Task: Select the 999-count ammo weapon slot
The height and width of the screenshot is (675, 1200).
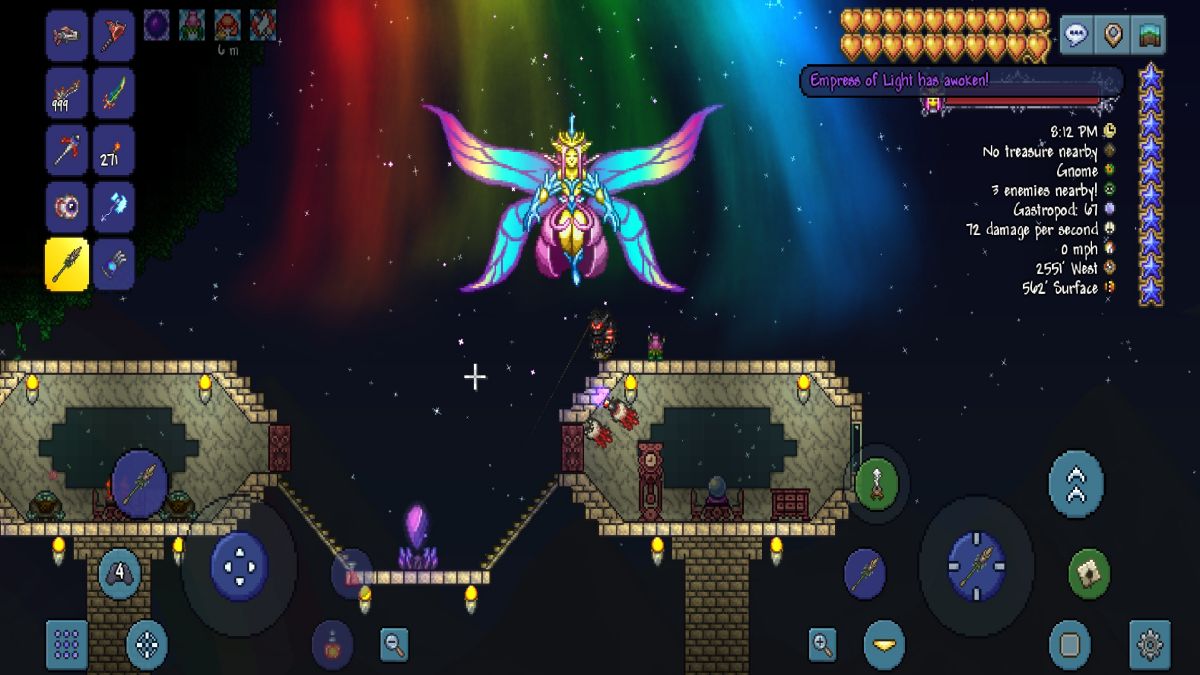Action: pos(67,94)
